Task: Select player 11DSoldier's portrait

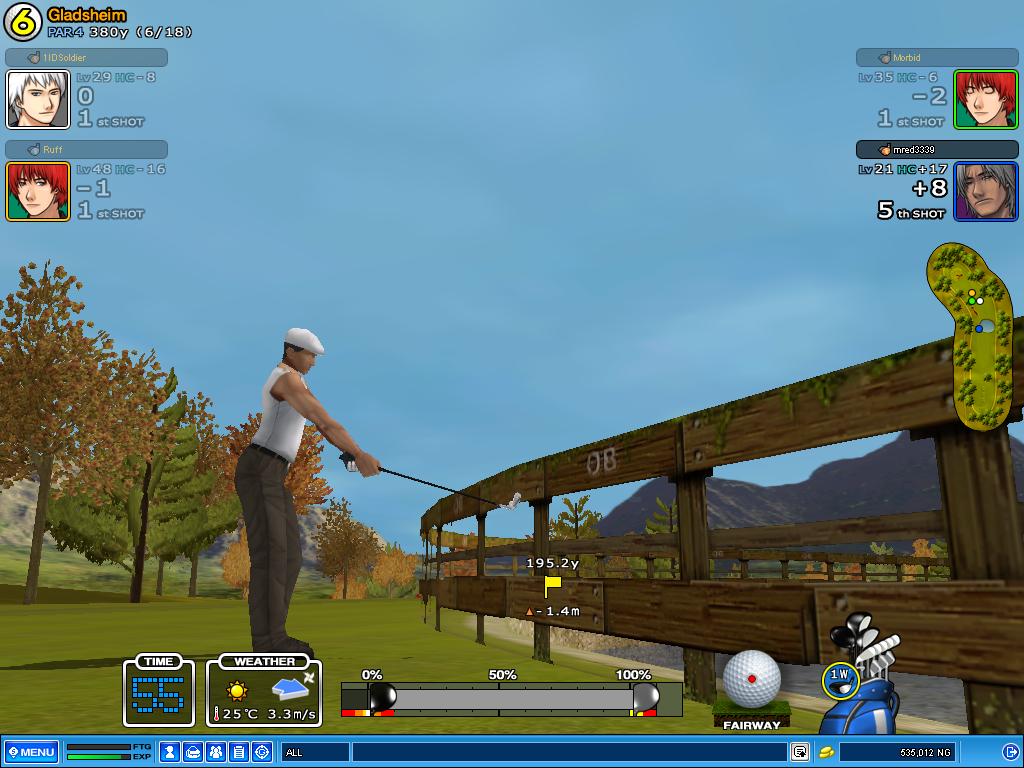Action: 38,99
